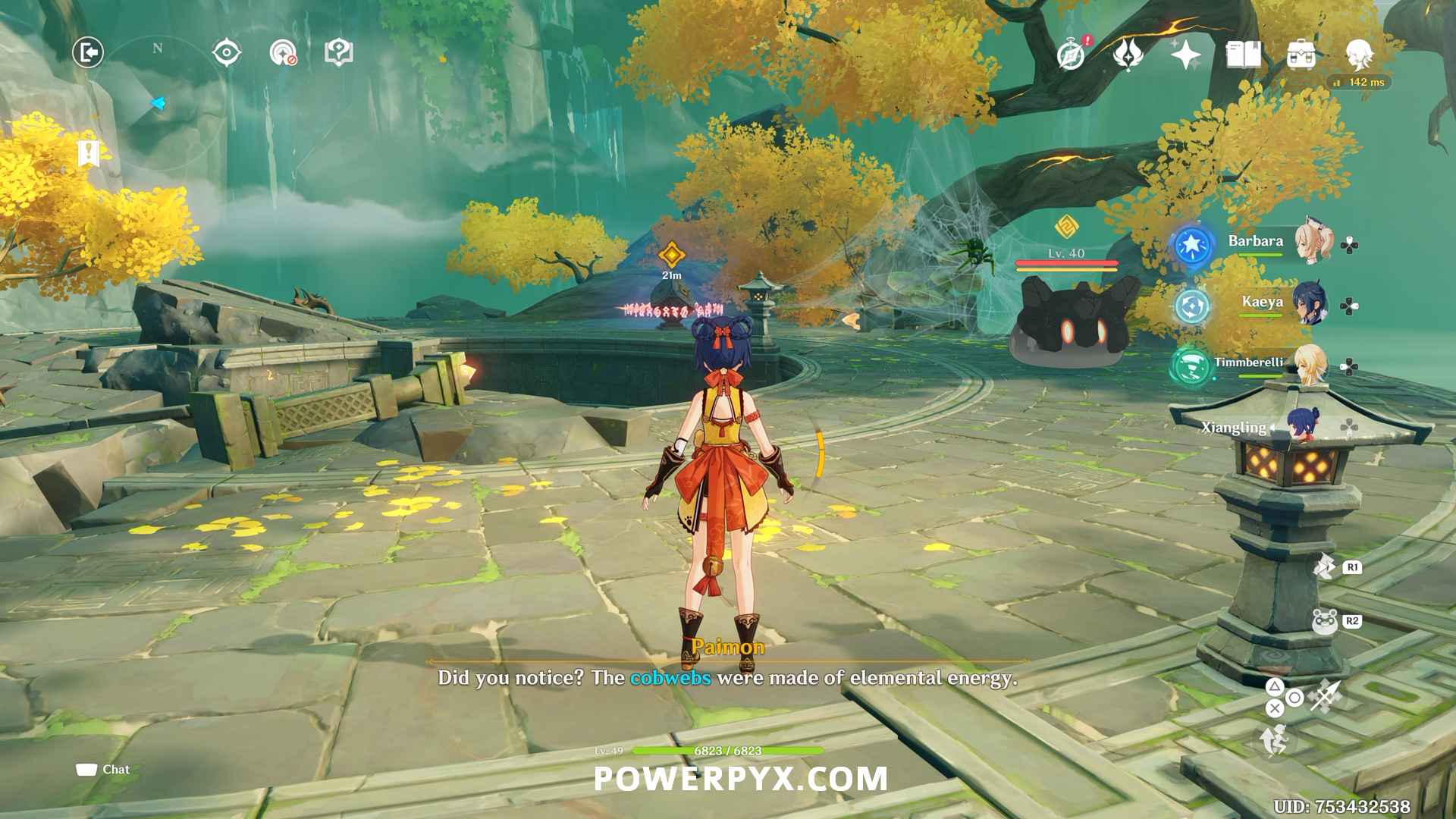Click the sprint dash icon
Screen dimensions: 1456x819
pos(1276,739)
